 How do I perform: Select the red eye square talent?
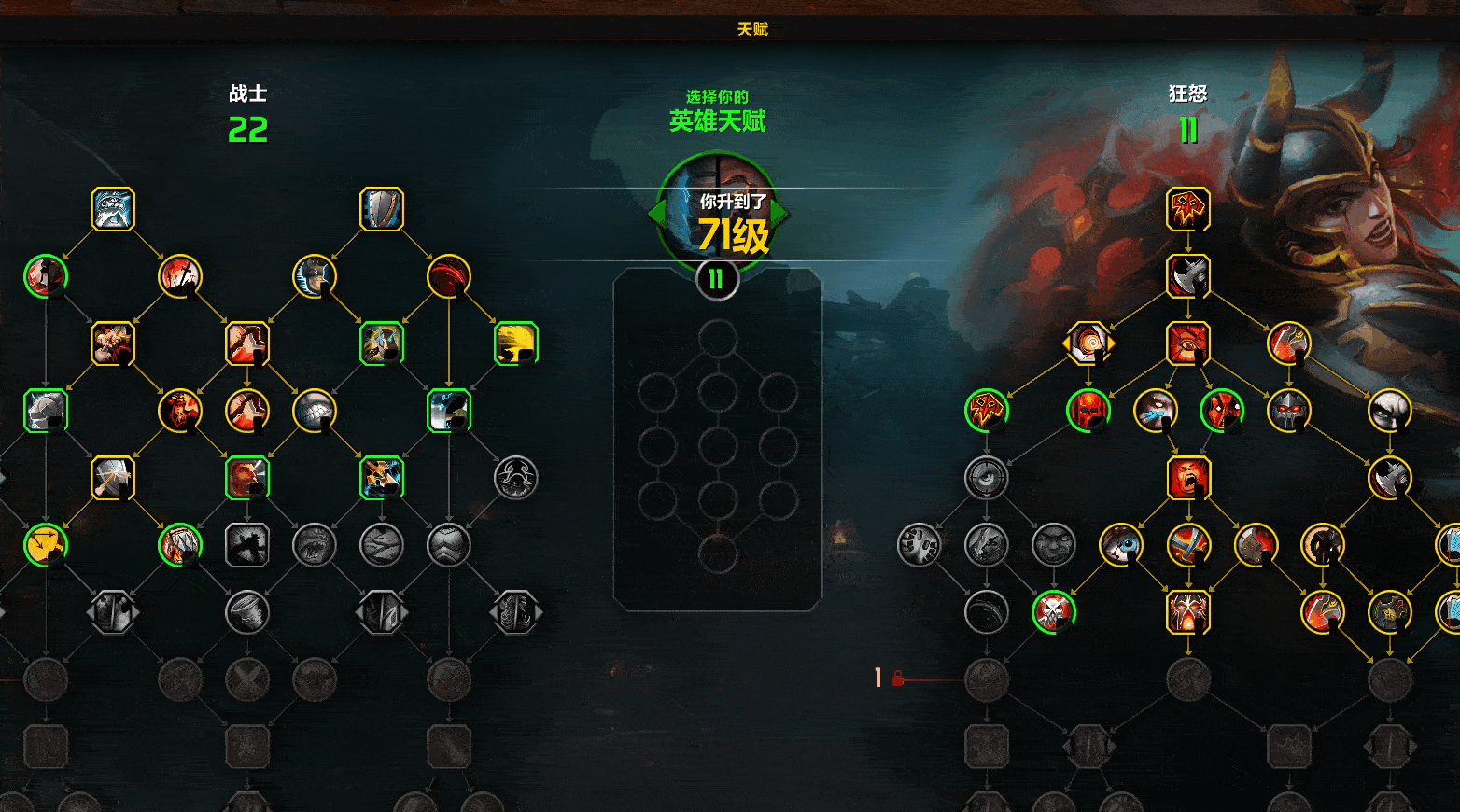click(x=1188, y=343)
